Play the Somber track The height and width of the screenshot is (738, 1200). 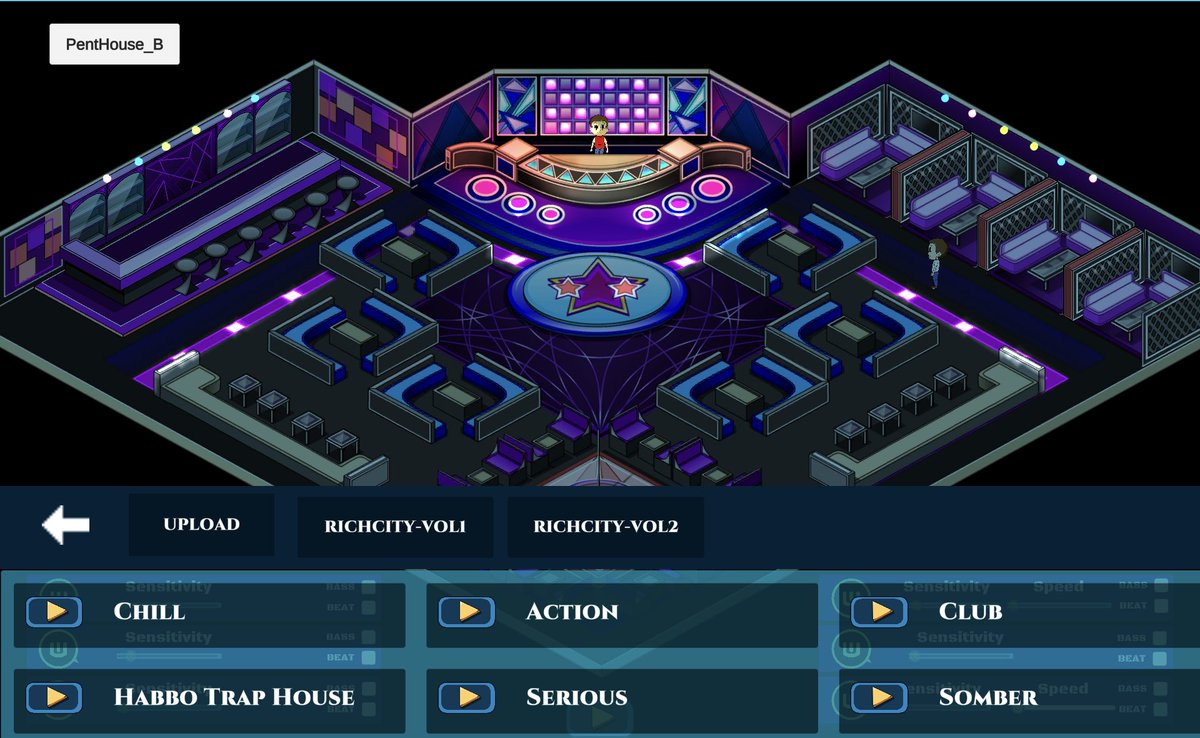click(x=879, y=697)
